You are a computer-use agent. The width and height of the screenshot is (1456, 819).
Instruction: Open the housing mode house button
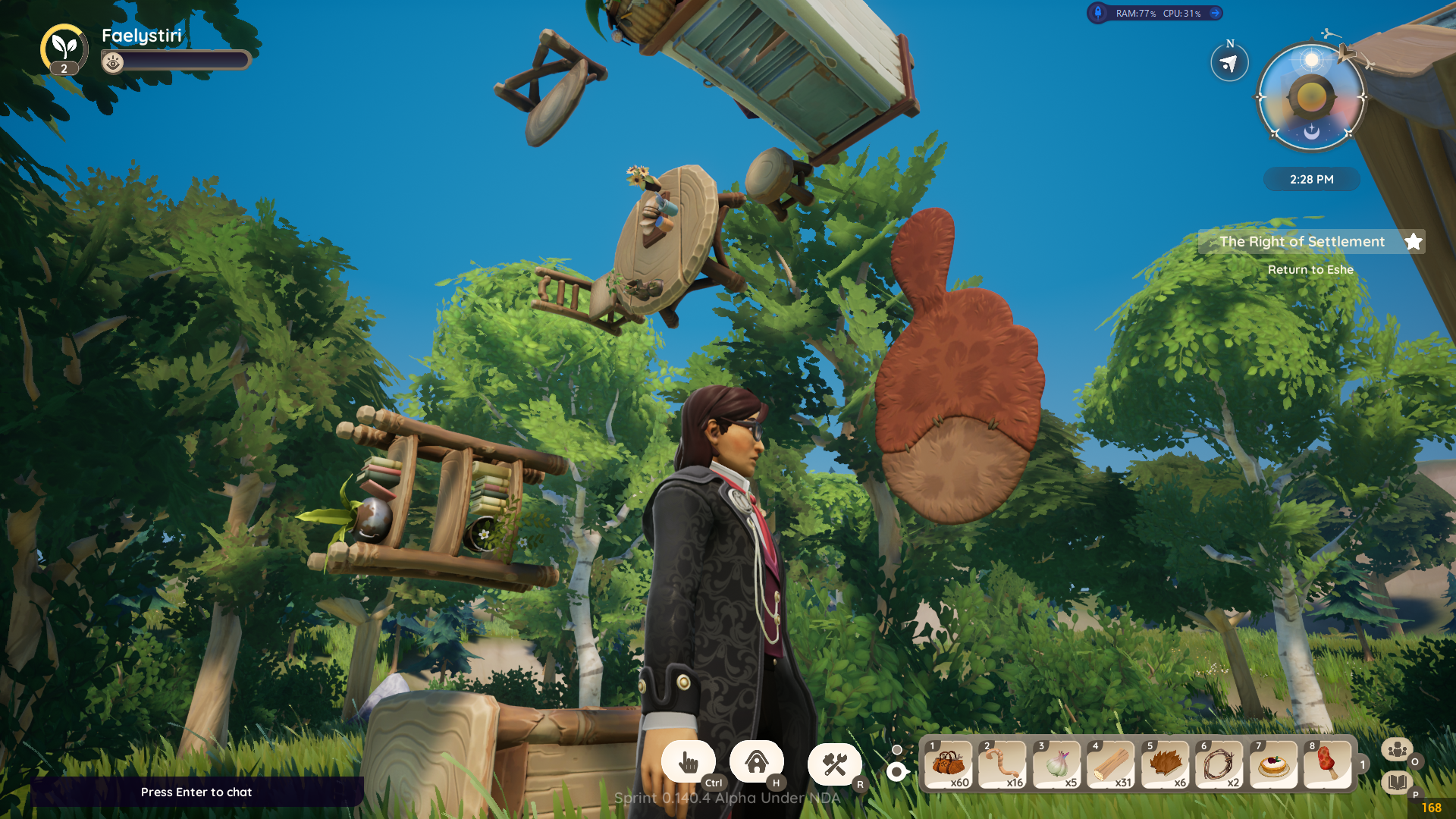(756, 761)
